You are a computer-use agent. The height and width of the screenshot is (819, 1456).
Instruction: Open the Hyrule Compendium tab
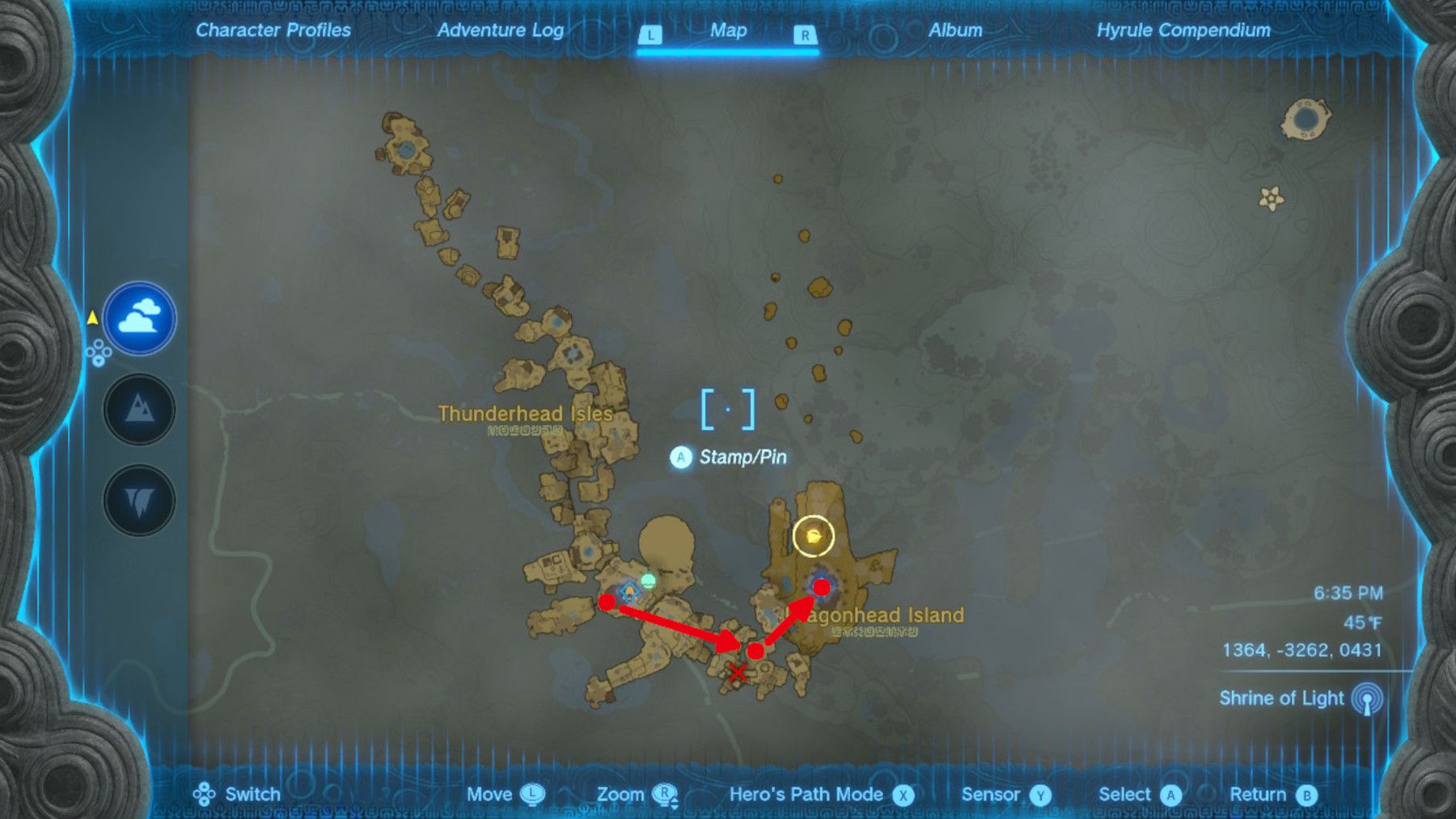click(x=1186, y=32)
